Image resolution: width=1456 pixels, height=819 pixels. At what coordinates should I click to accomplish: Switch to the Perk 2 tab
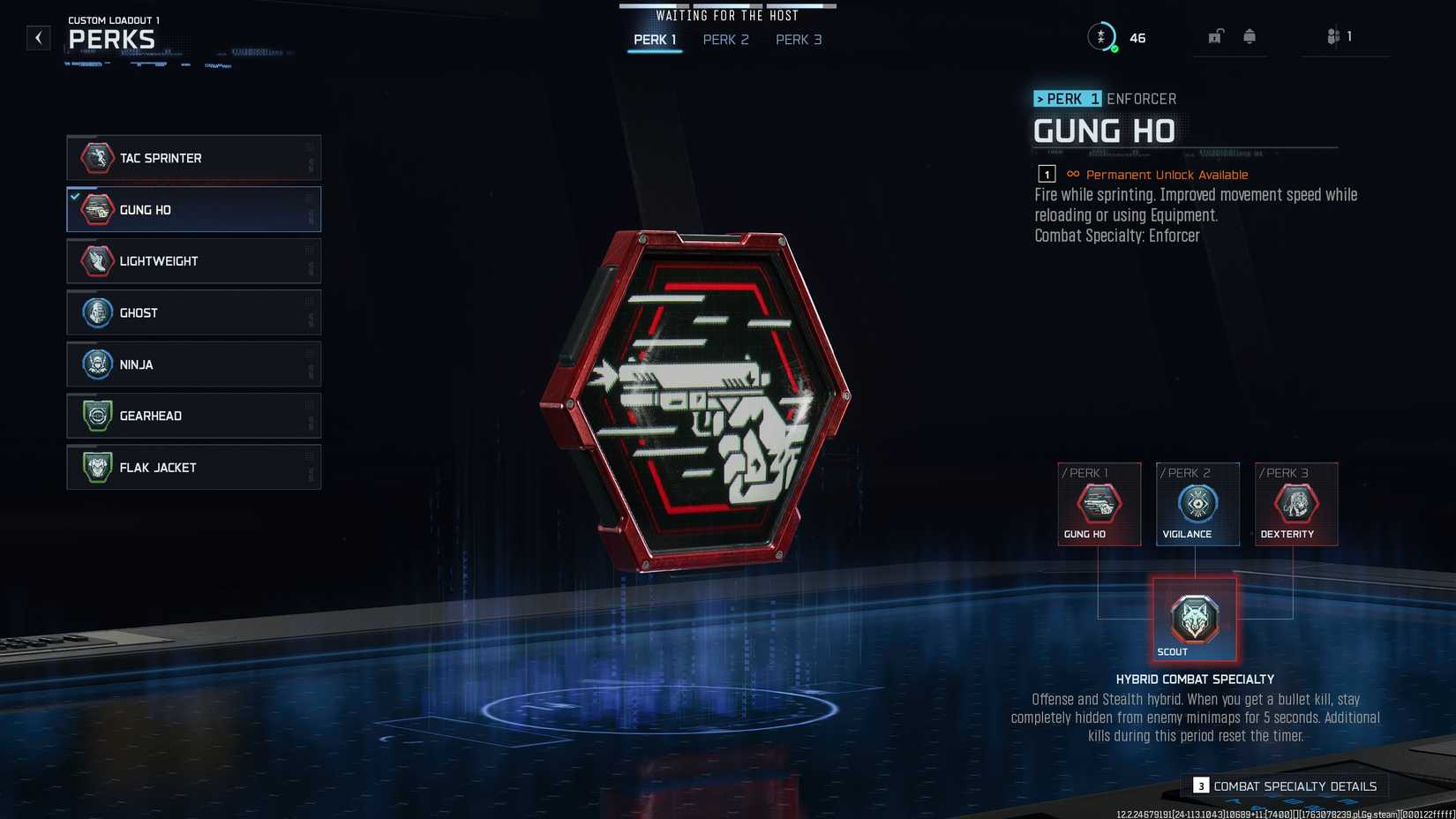coord(725,40)
